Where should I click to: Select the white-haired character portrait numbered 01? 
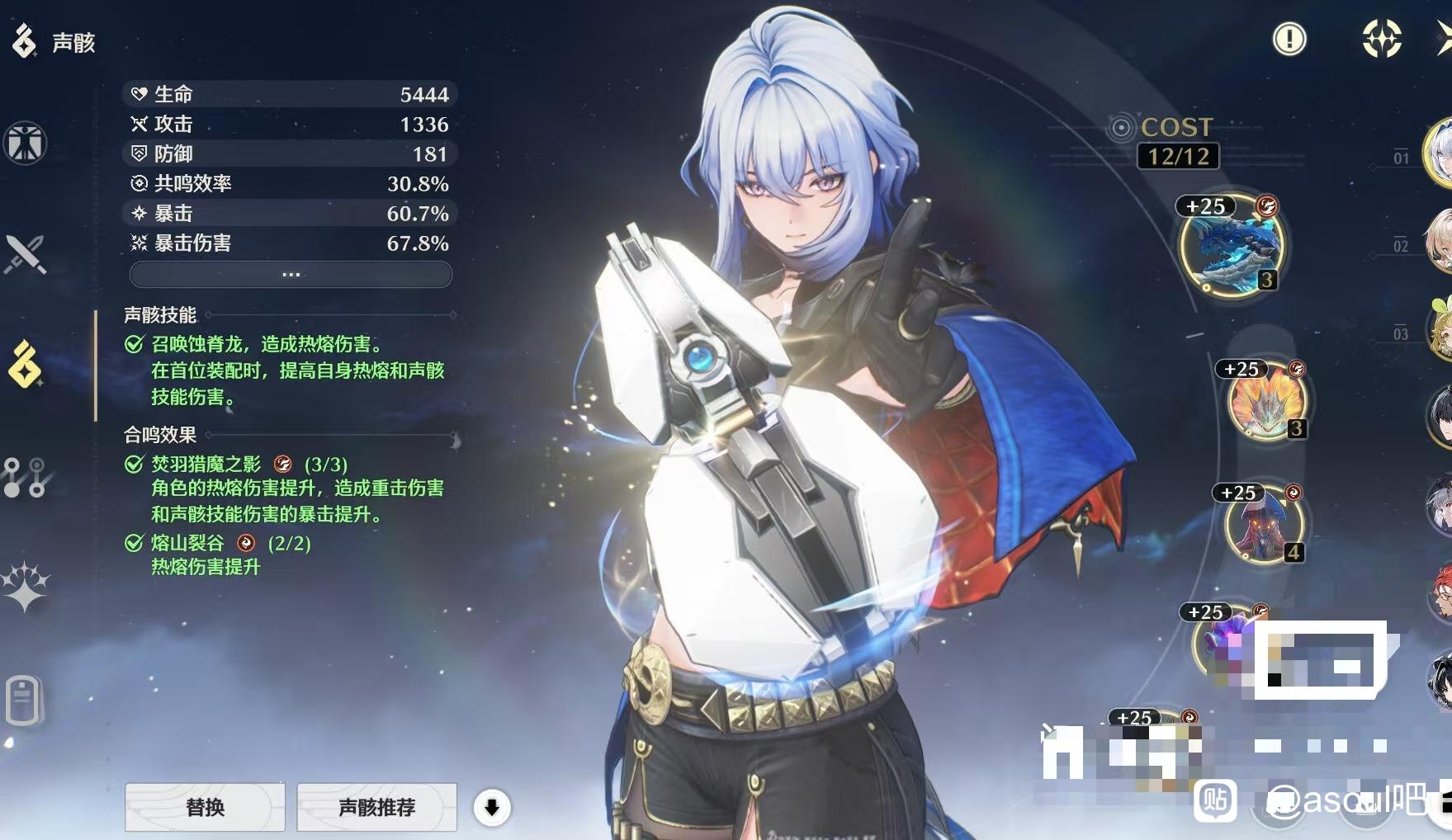(x=1440, y=153)
